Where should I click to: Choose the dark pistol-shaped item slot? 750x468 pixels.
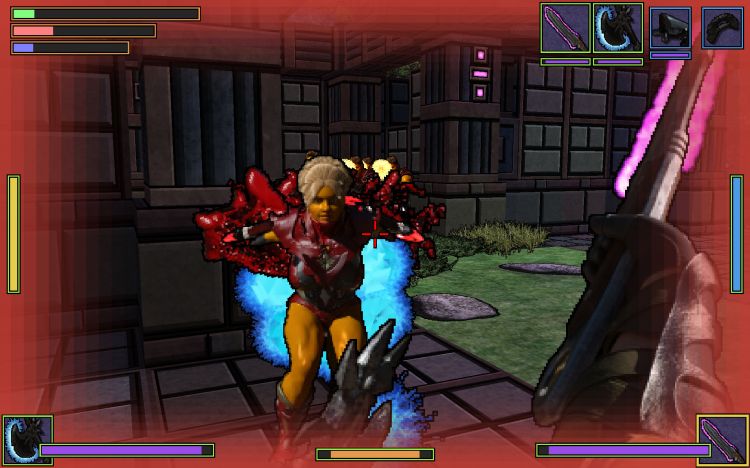pos(670,28)
